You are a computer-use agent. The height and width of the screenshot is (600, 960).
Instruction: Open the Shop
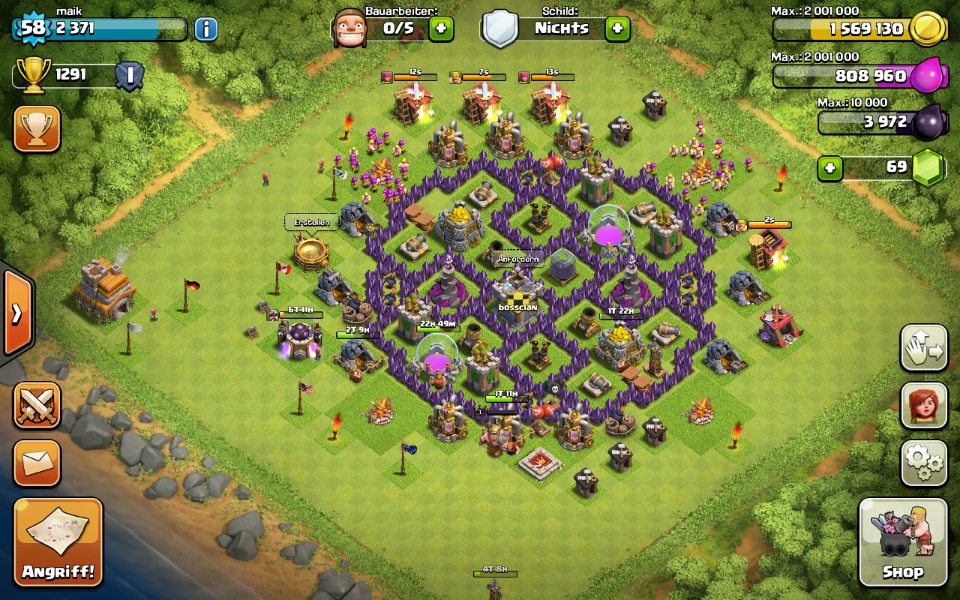point(902,542)
